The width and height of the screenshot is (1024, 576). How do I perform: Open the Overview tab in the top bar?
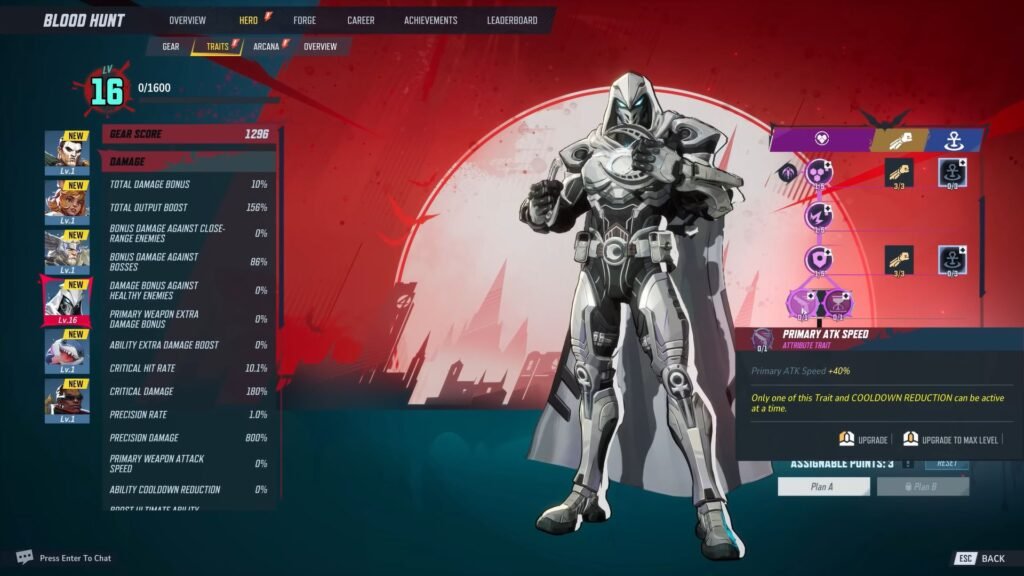[x=187, y=20]
